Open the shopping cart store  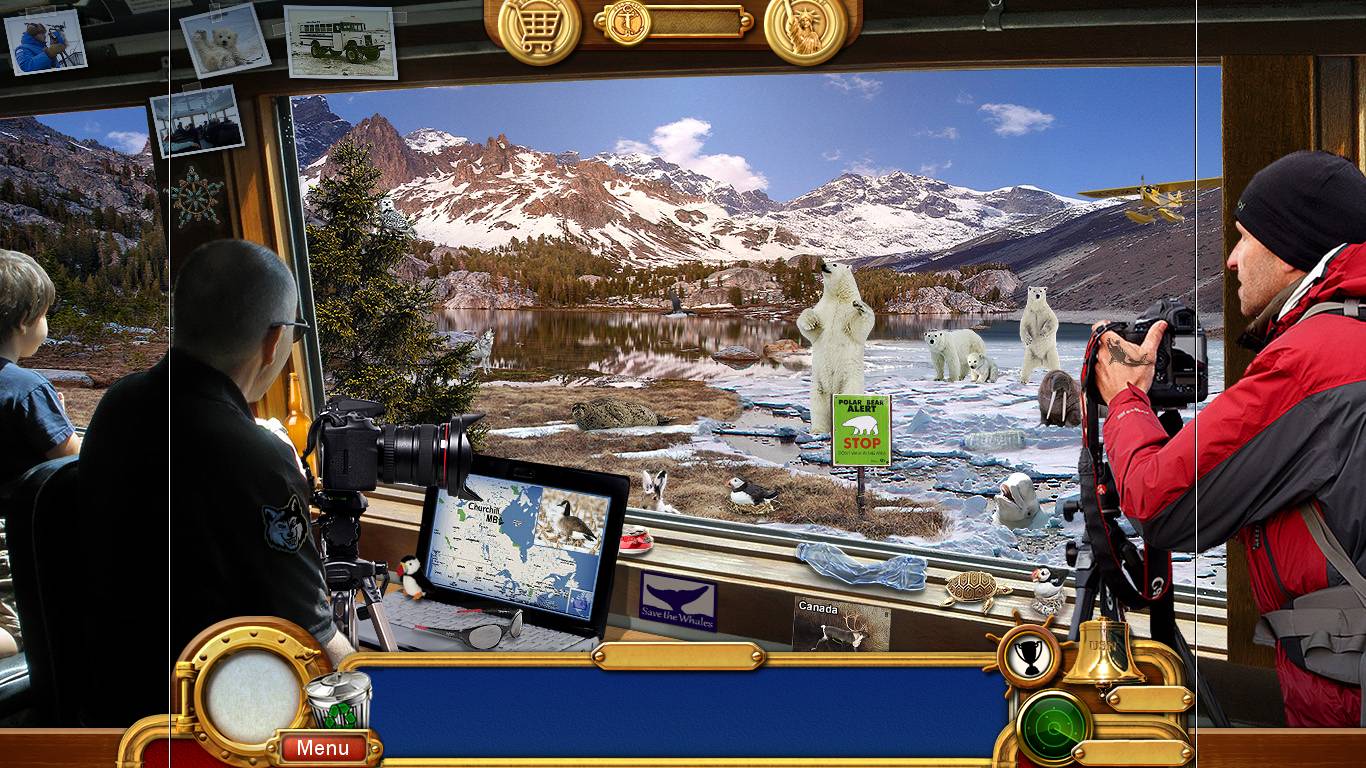tap(539, 27)
